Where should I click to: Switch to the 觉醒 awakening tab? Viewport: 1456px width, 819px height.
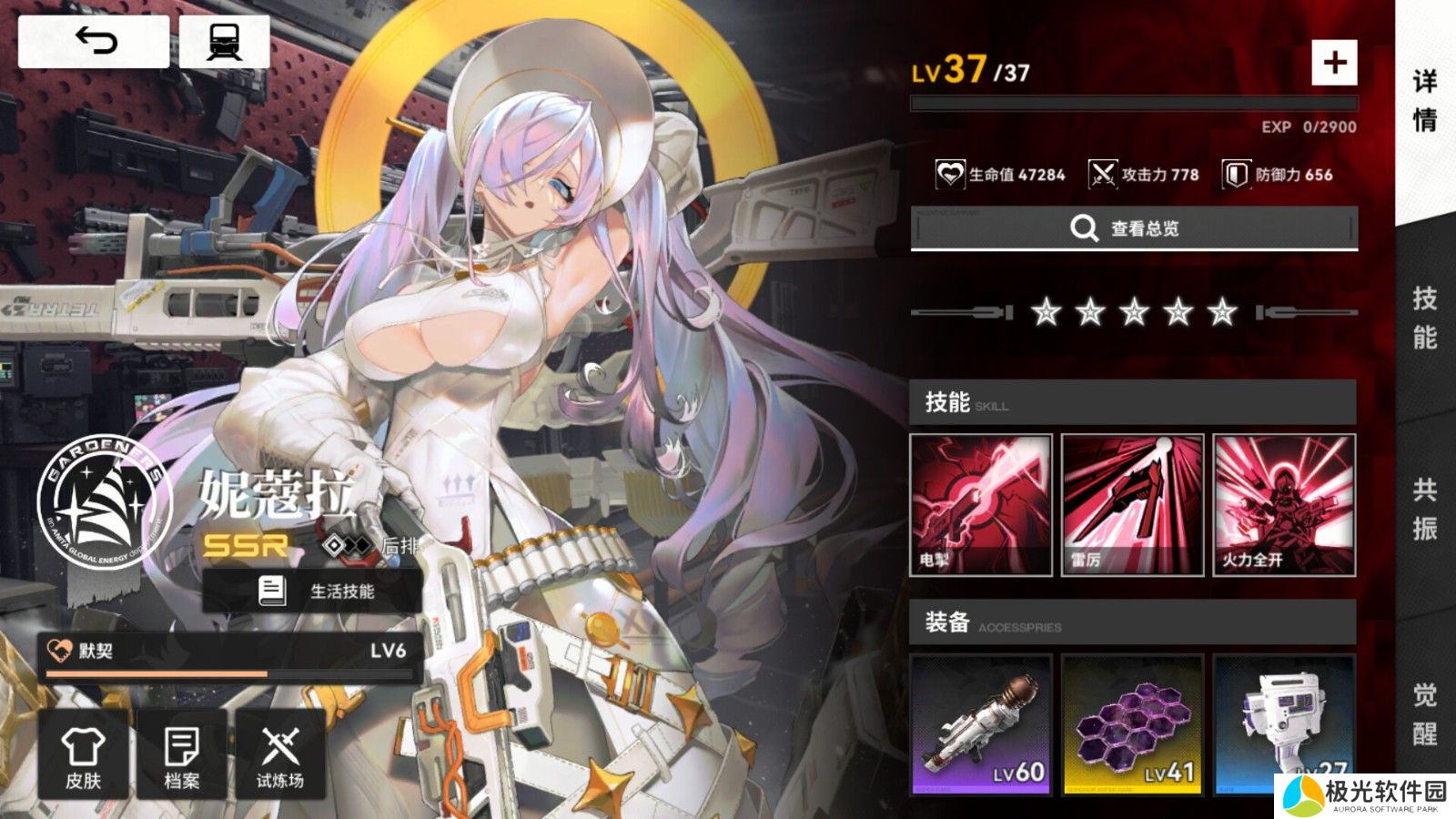(x=1425, y=714)
